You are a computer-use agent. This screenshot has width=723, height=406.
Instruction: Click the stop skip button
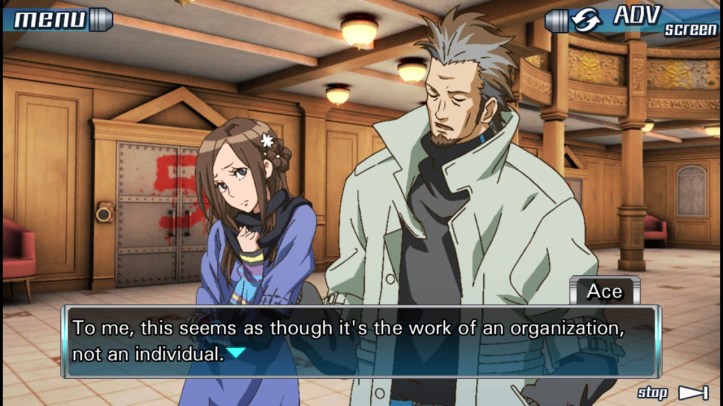tap(673, 393)
